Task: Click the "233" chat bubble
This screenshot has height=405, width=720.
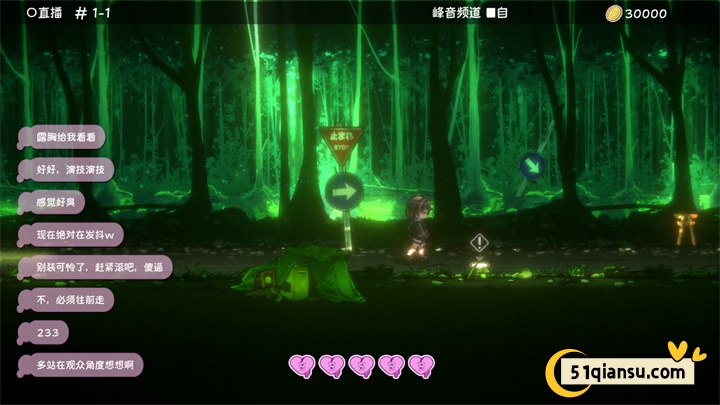Action: coord(48,332)
